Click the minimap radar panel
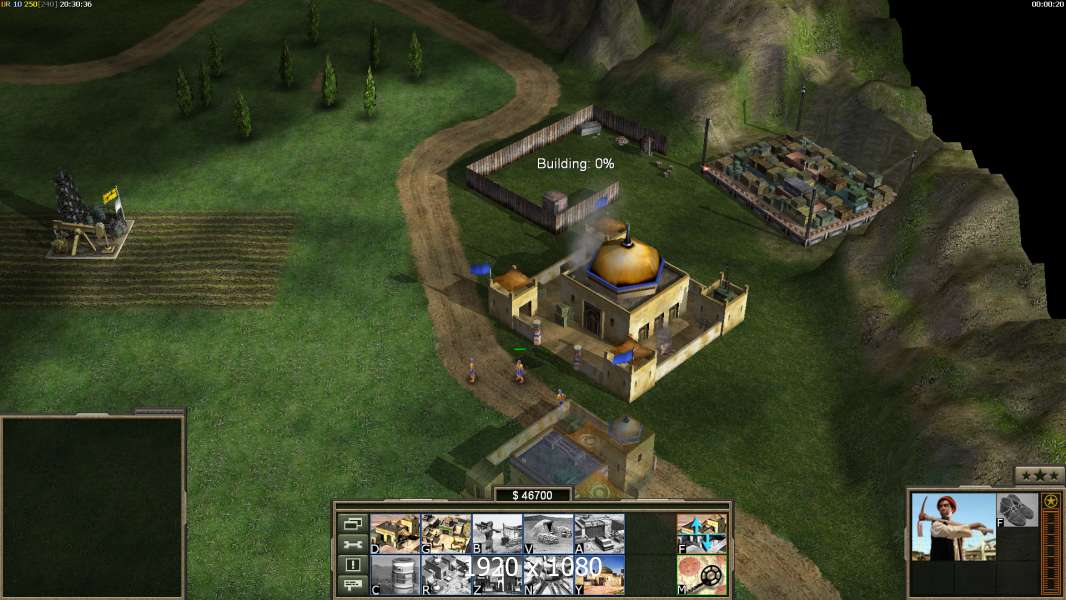Screen dimensions: 1066x600 coord(93,507)
